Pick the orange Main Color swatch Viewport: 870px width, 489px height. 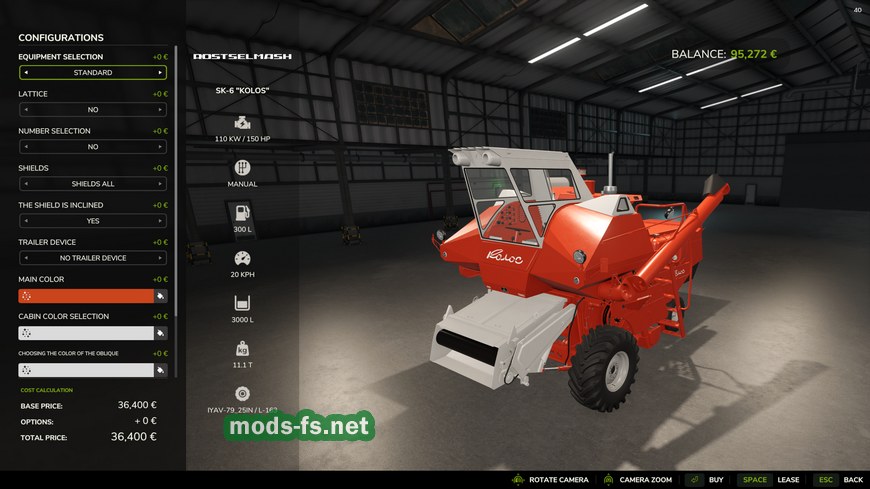point(85,296)
